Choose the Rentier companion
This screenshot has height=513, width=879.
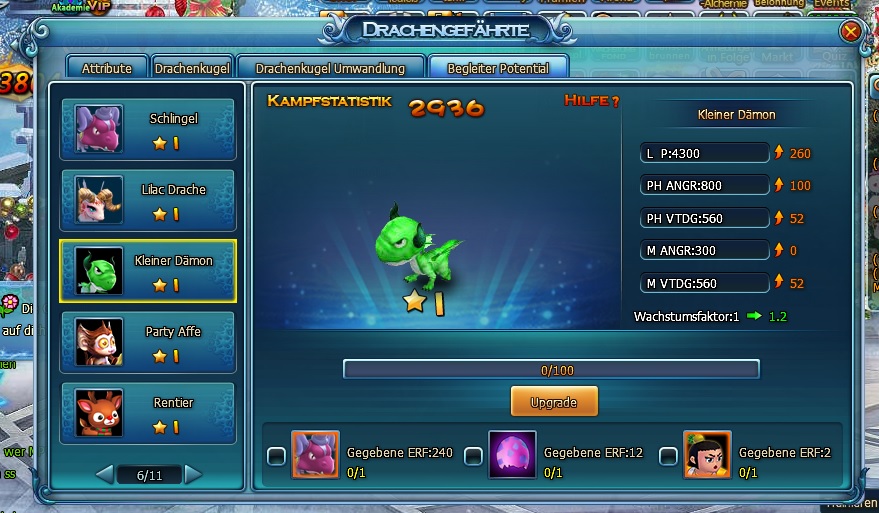click(148, 413)
